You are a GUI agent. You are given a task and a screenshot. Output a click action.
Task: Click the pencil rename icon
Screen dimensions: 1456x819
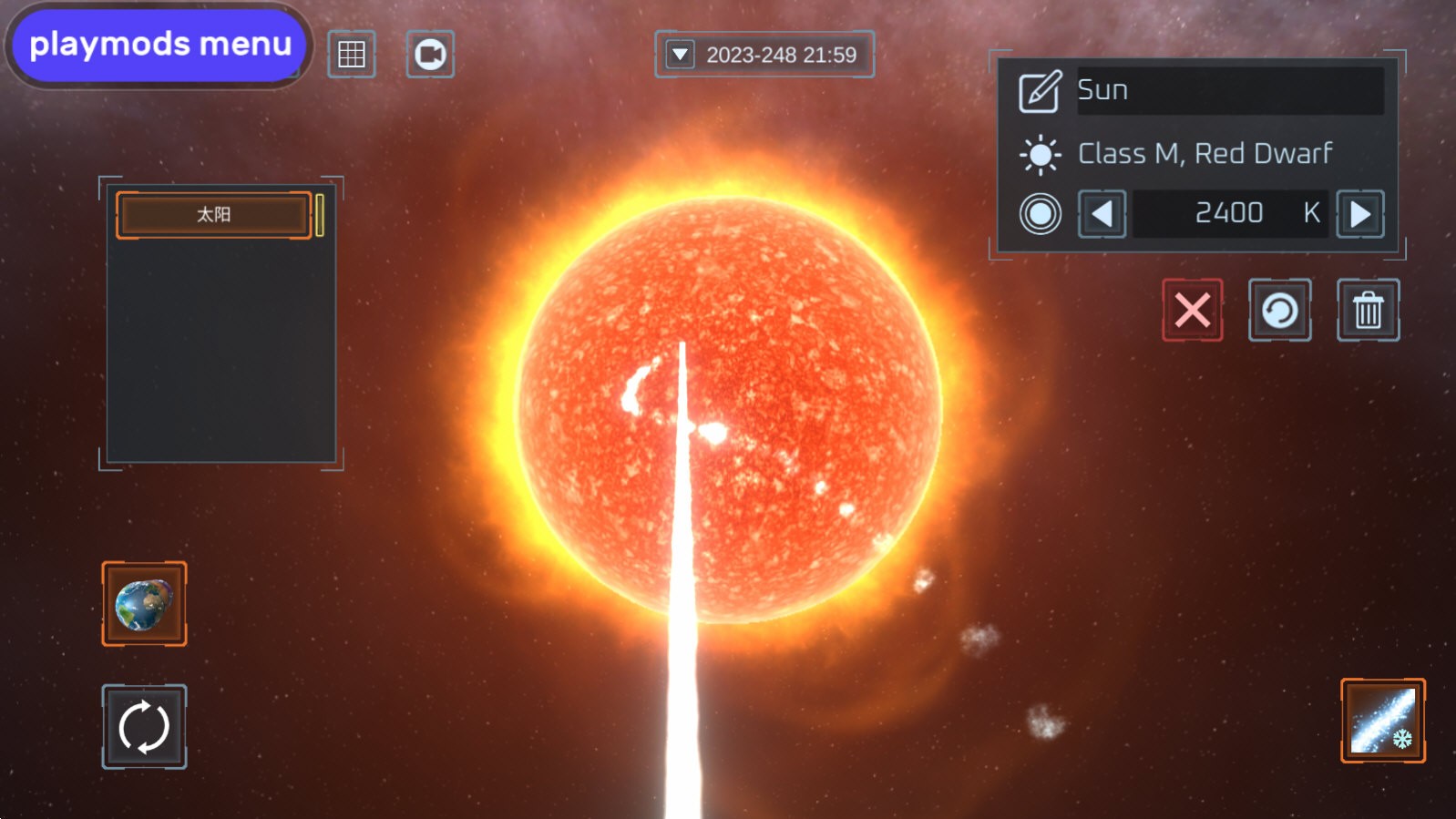point(1040,91)
